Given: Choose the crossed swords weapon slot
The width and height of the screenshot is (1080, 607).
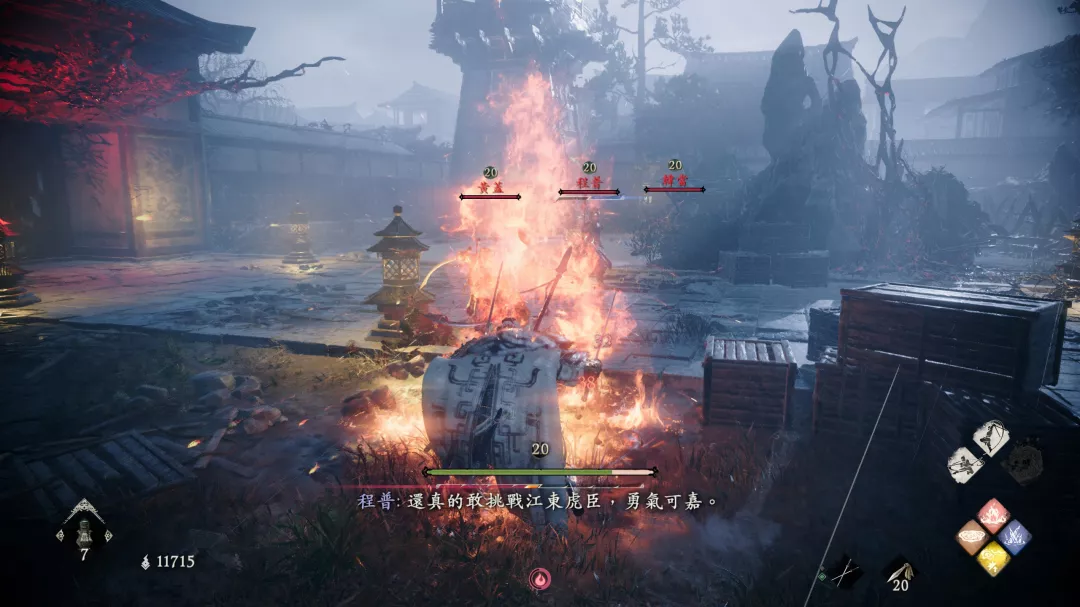Looking at the screenshot, I should 843,573.
